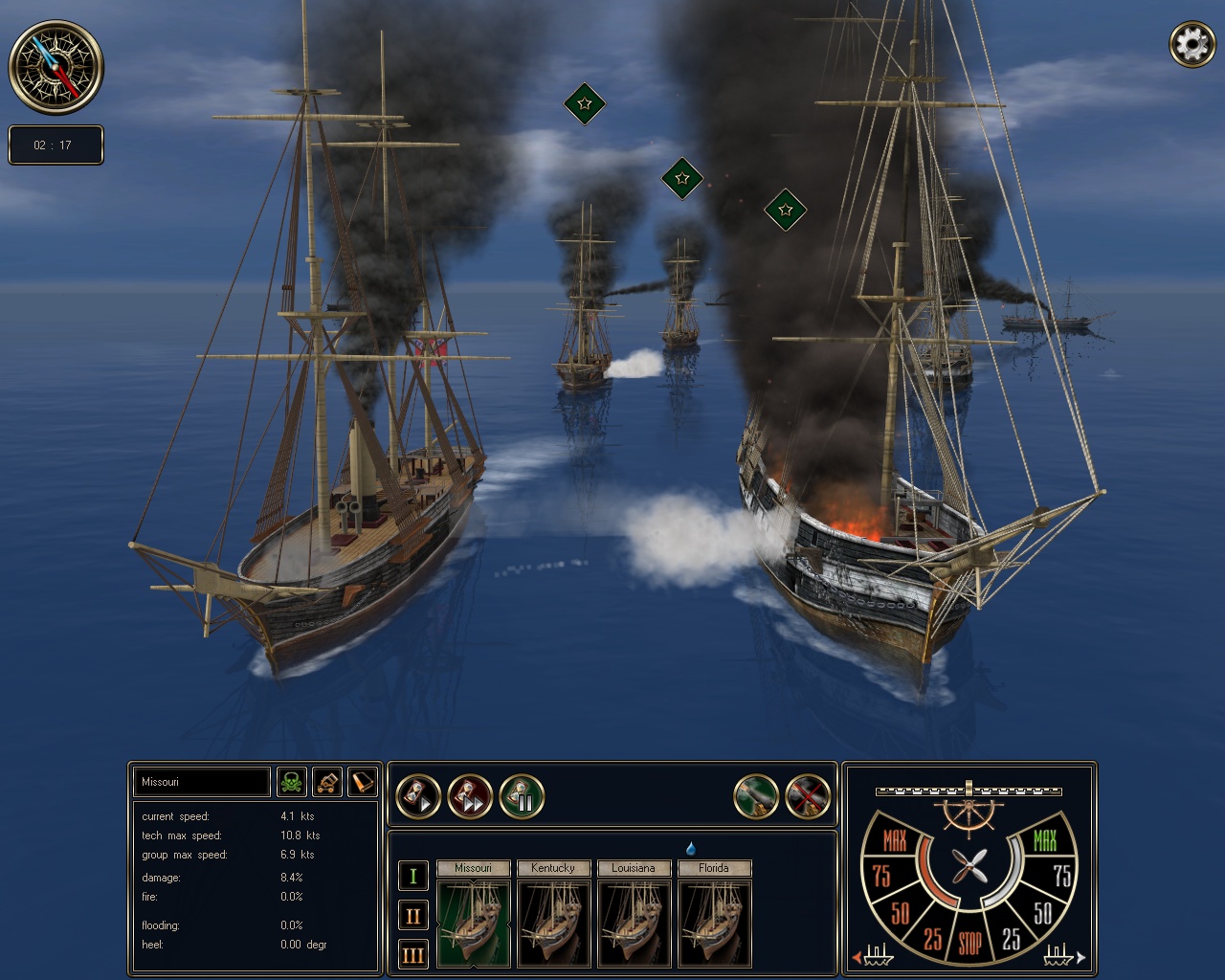Viewport: 1225px width, 980px height.
Task: Open the game settings gear
Action: [x=1192, y=42]
